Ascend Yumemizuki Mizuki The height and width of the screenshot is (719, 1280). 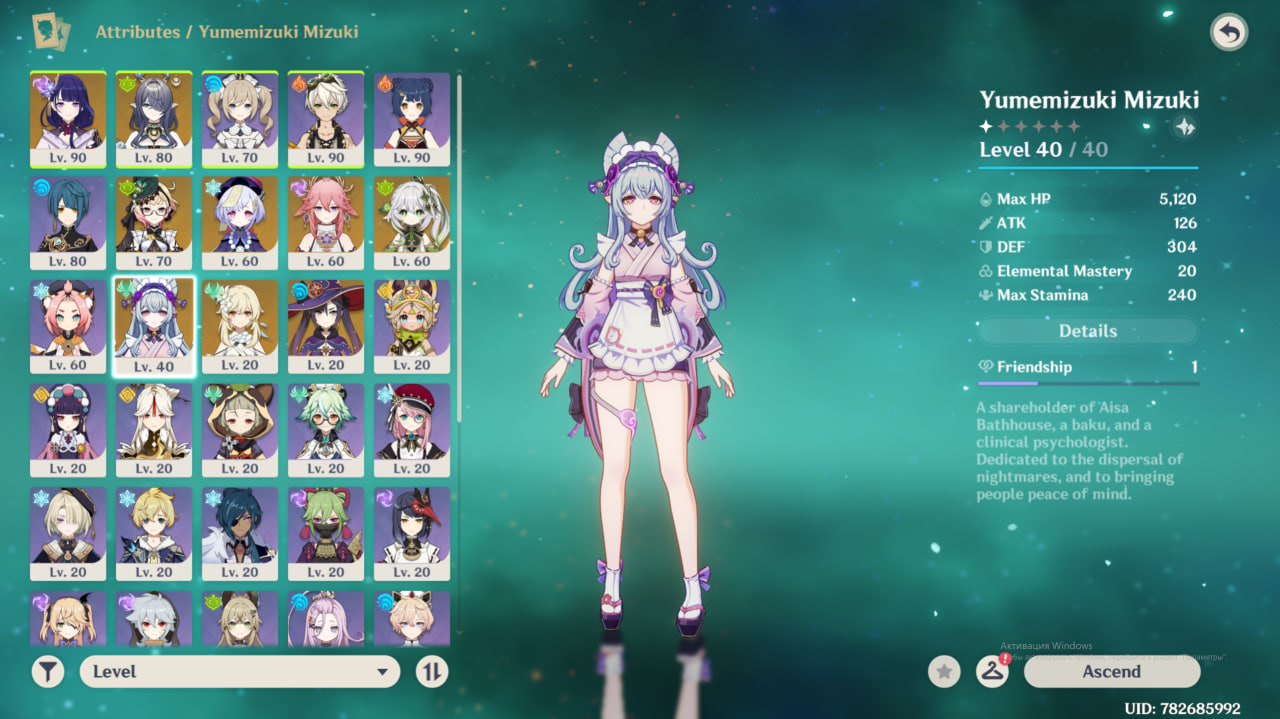click(1111, 672)
